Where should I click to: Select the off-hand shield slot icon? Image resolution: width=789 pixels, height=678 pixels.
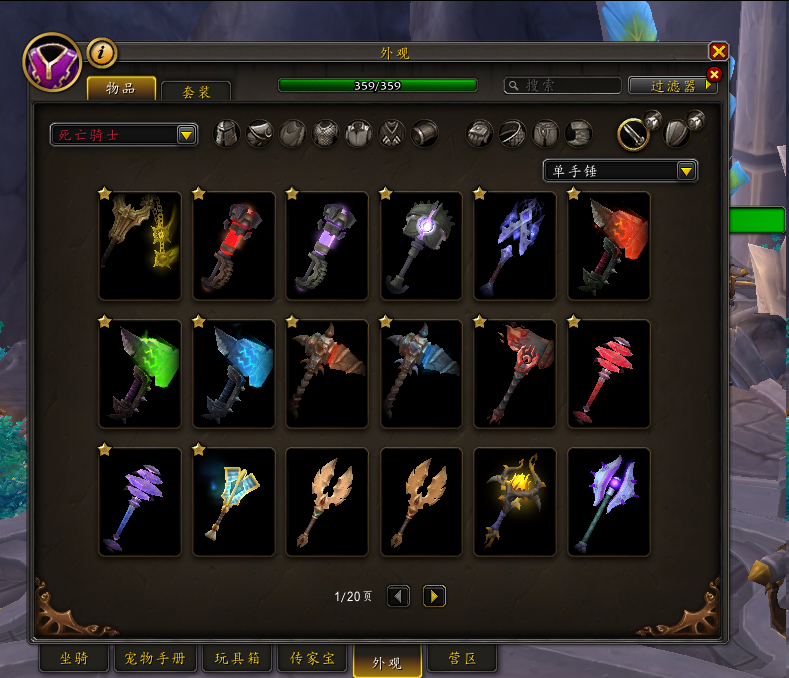pyautogui.click(x=677, y=133)
